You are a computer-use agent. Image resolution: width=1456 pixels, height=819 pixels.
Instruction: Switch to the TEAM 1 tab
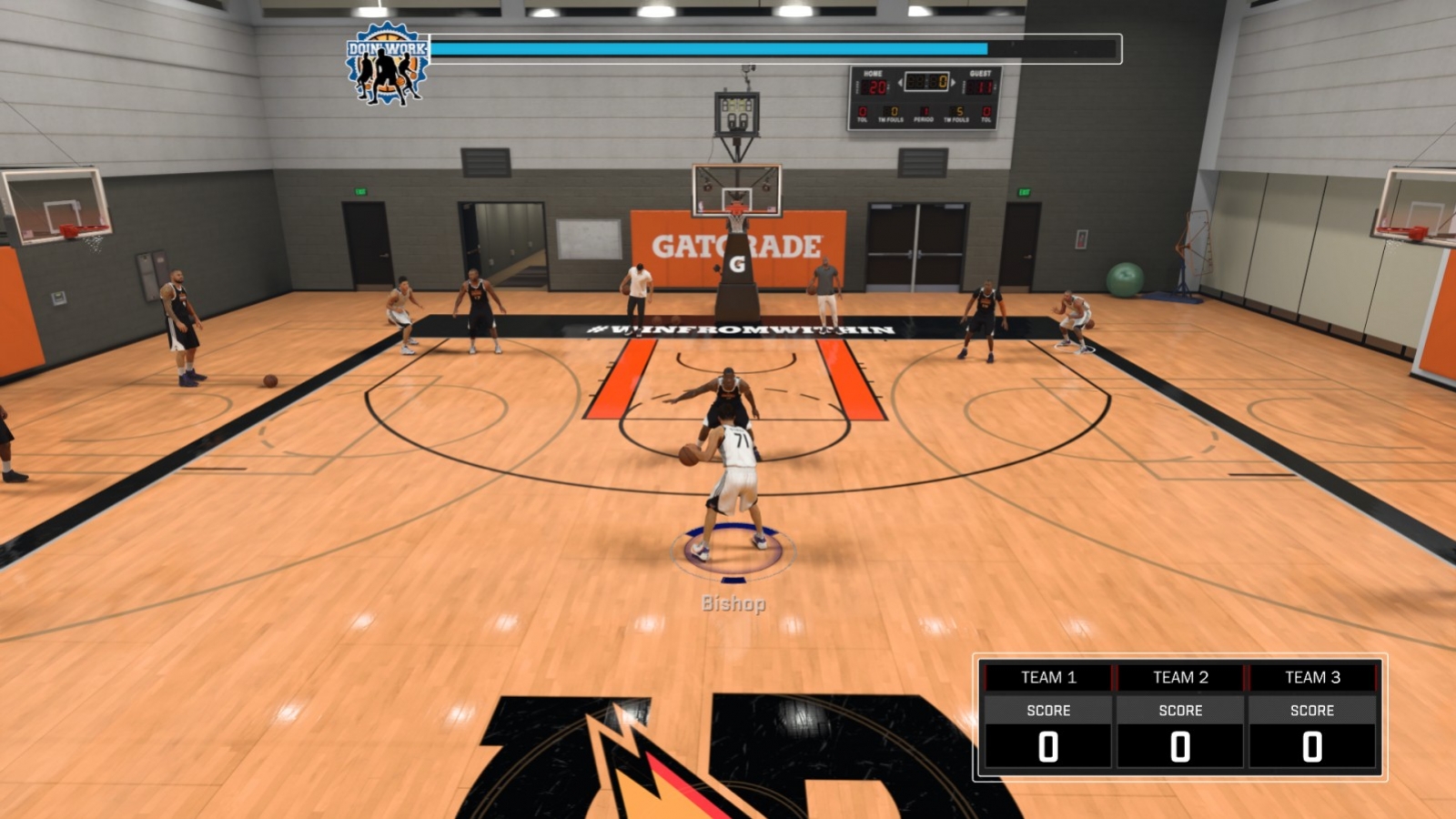[x=1051, y=677]
